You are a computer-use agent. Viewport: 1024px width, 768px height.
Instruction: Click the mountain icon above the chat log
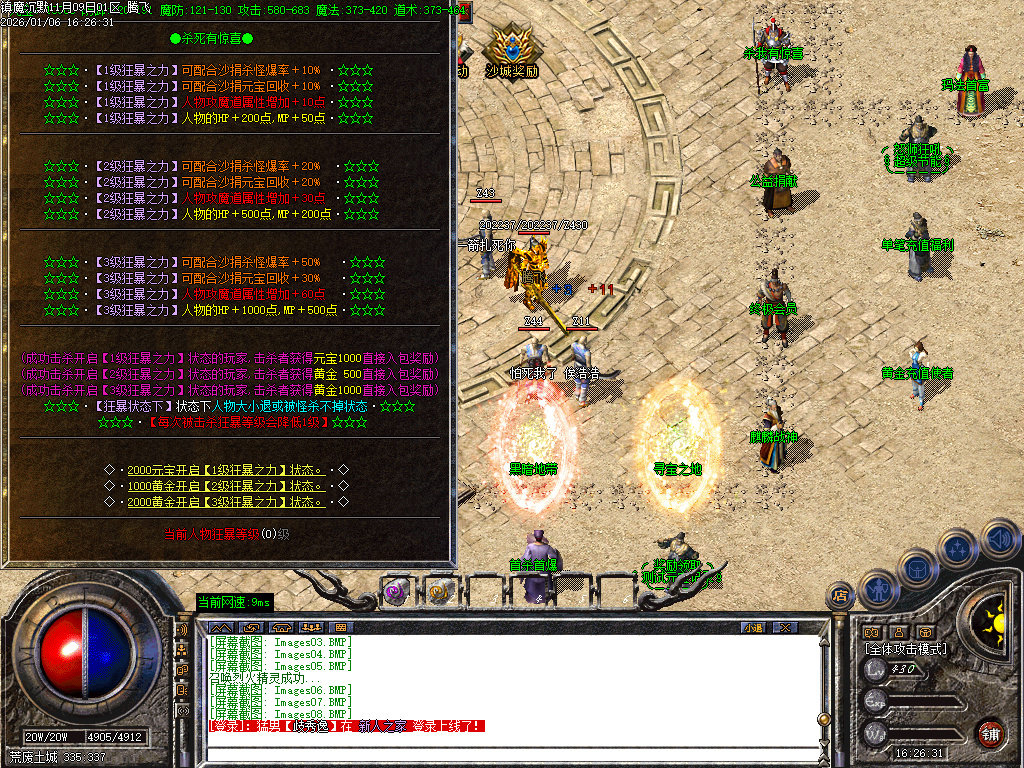pos(220,627)
